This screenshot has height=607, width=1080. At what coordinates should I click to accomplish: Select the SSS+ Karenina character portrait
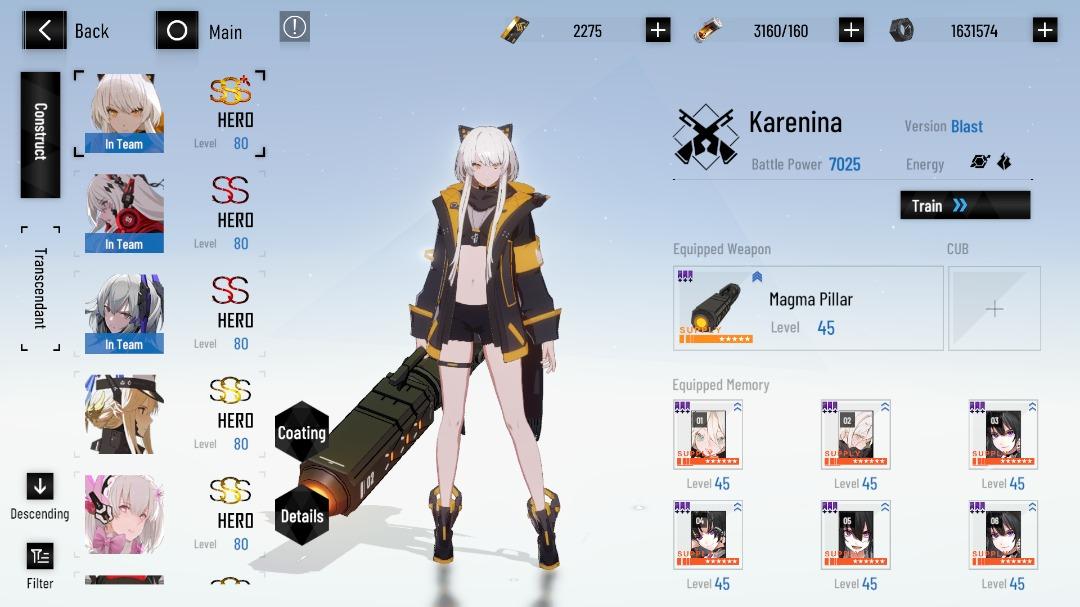pyautogui.click(x=124, y=113)
